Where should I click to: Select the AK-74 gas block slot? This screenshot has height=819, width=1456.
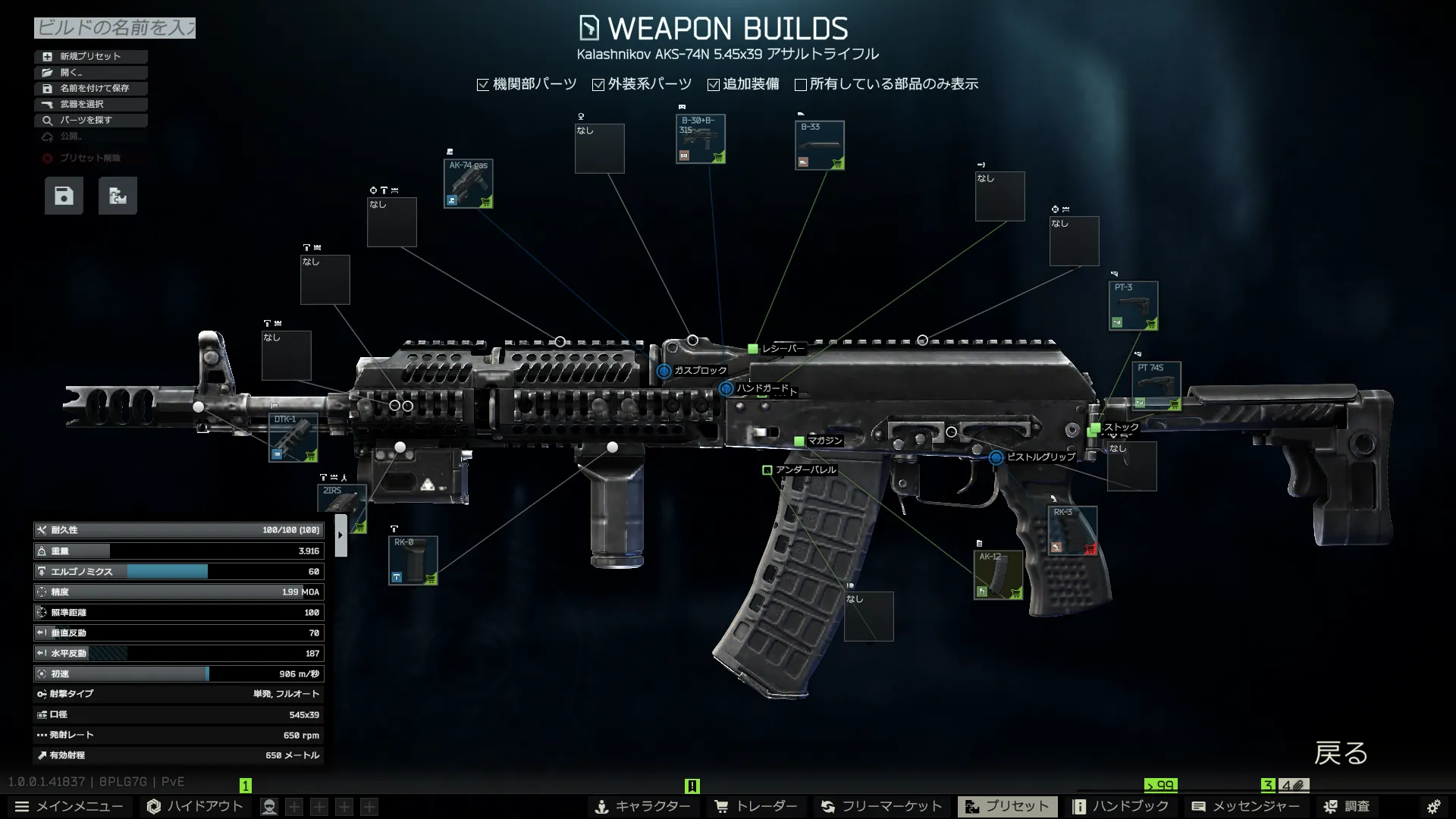point(469,184)
